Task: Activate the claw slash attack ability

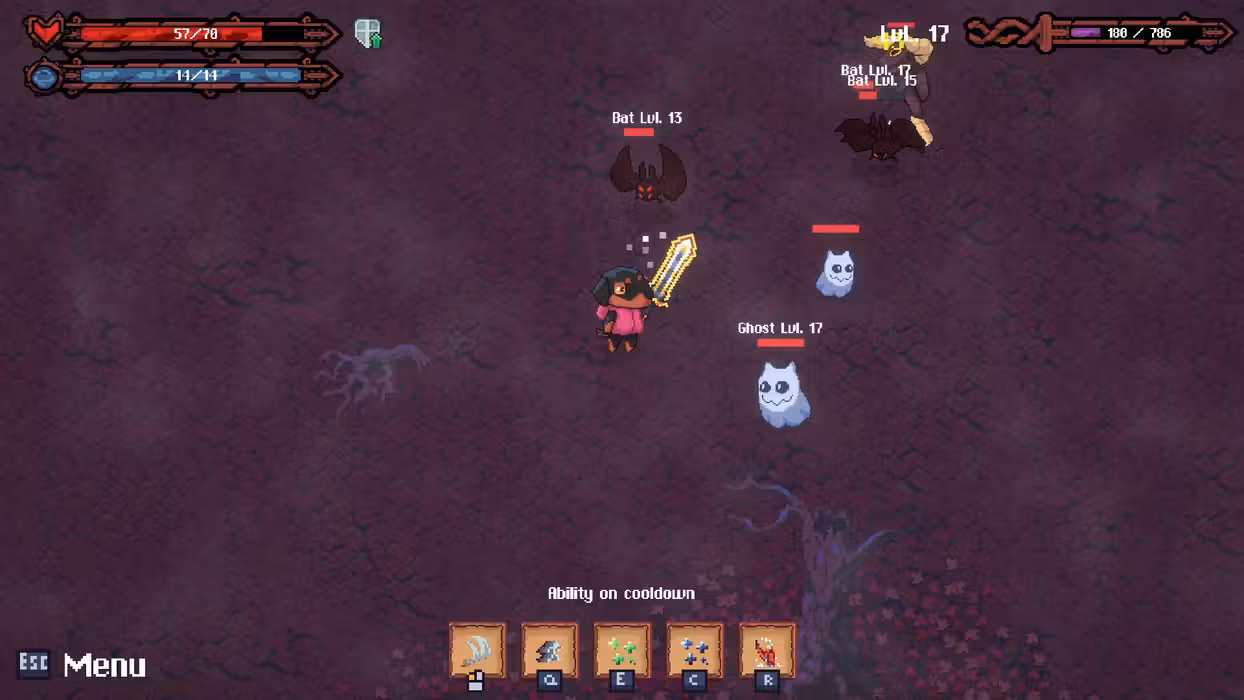Action: tap(477, 650)
